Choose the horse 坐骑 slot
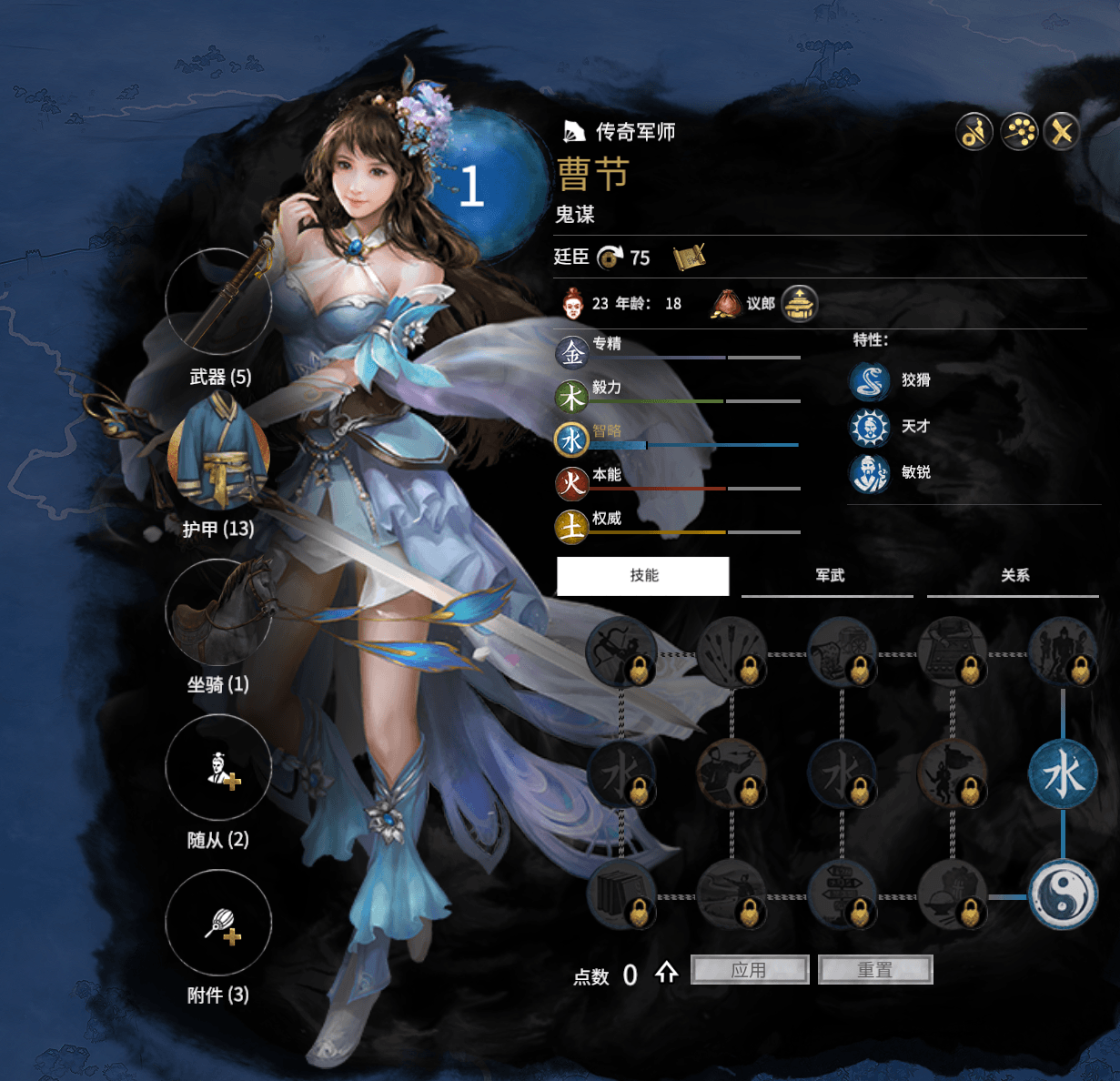Image resolution: width=1120 pixels, height=1081 pixels. (x=218, y=612)
